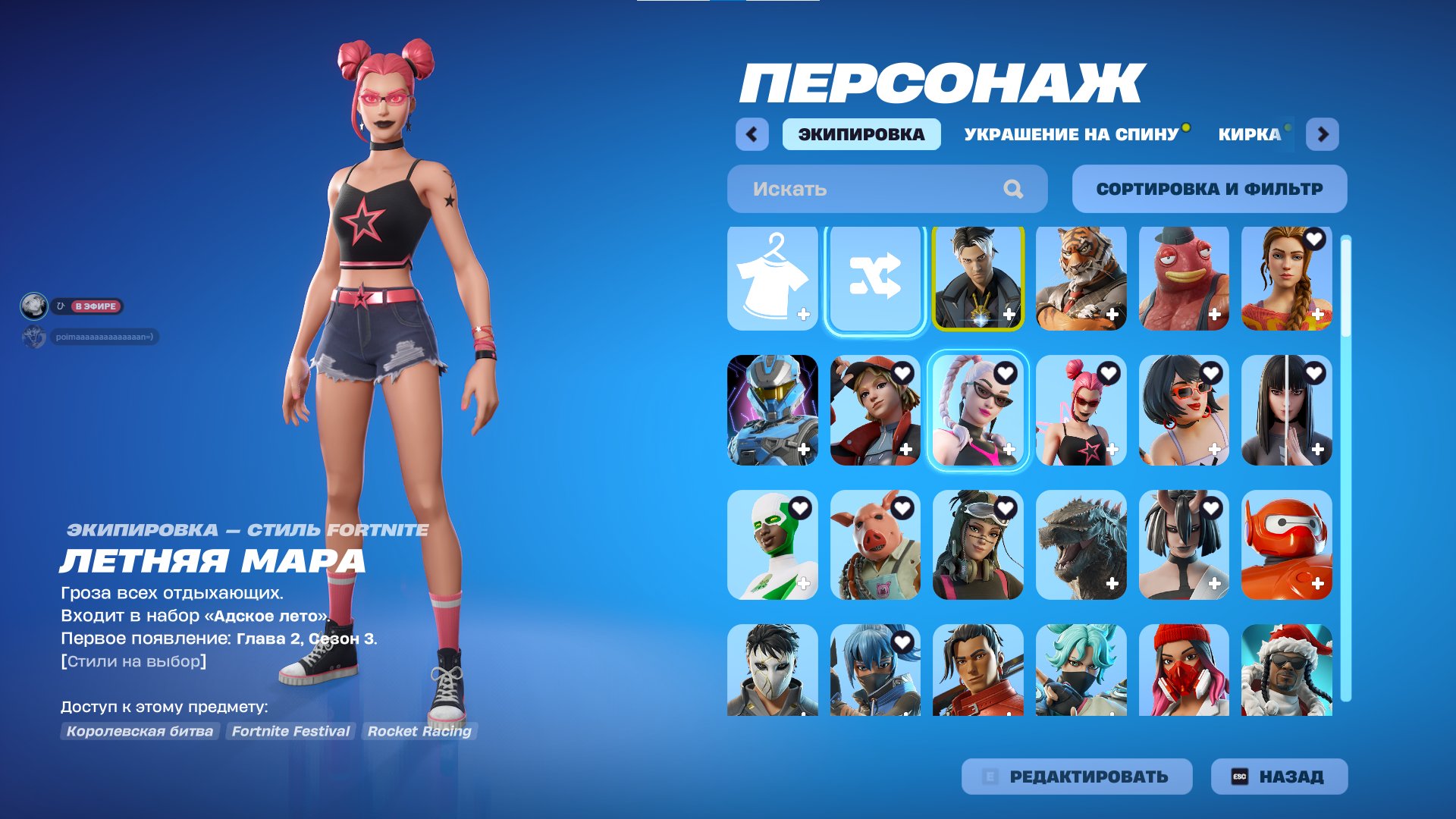Open СОРТИРОВКА И ФИЛЬТР options
This screenshot has height=819, width=1456.
(x=1209, y=189)
